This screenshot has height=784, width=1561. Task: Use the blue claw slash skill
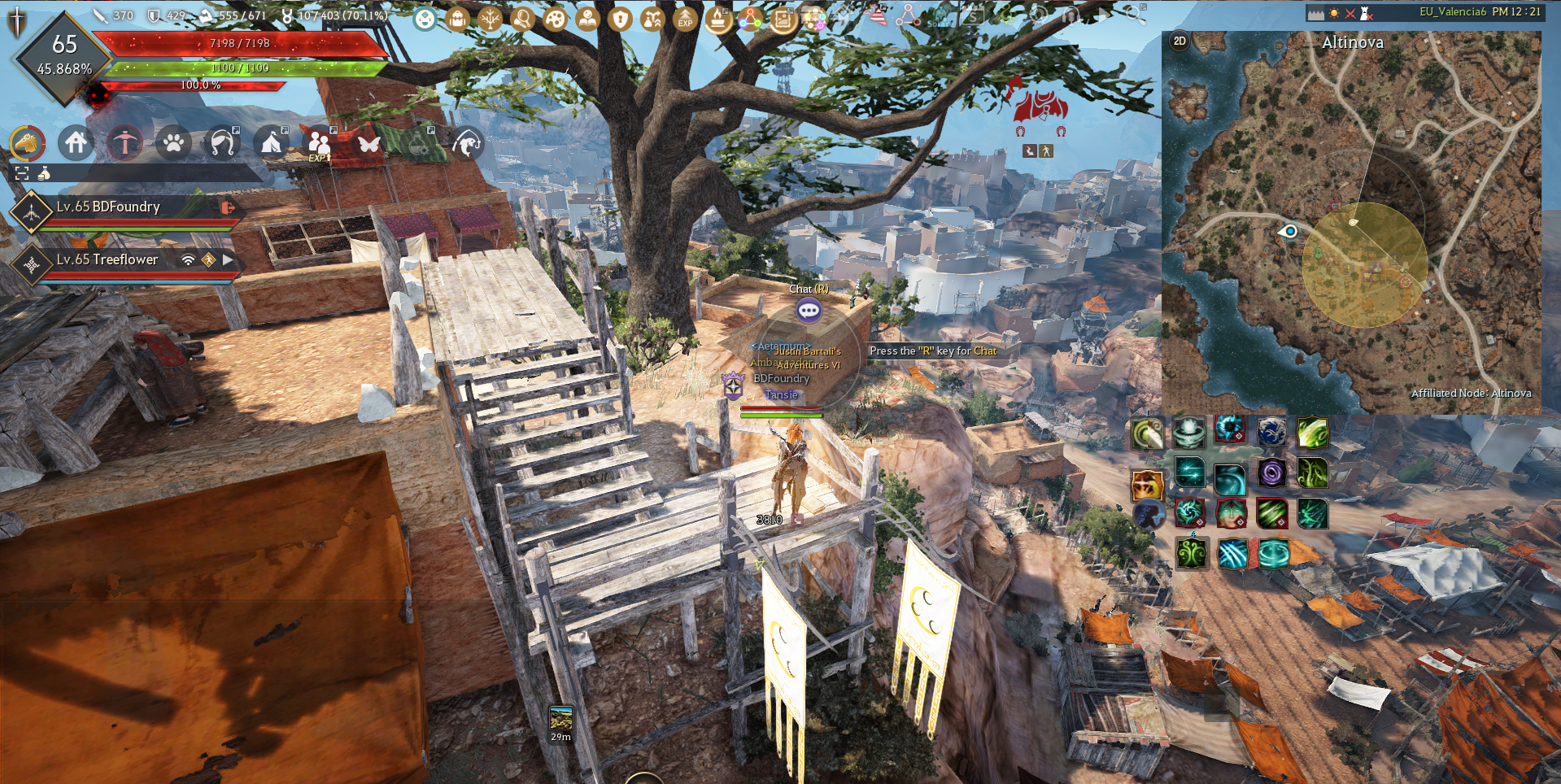(x=1232, y=555)
